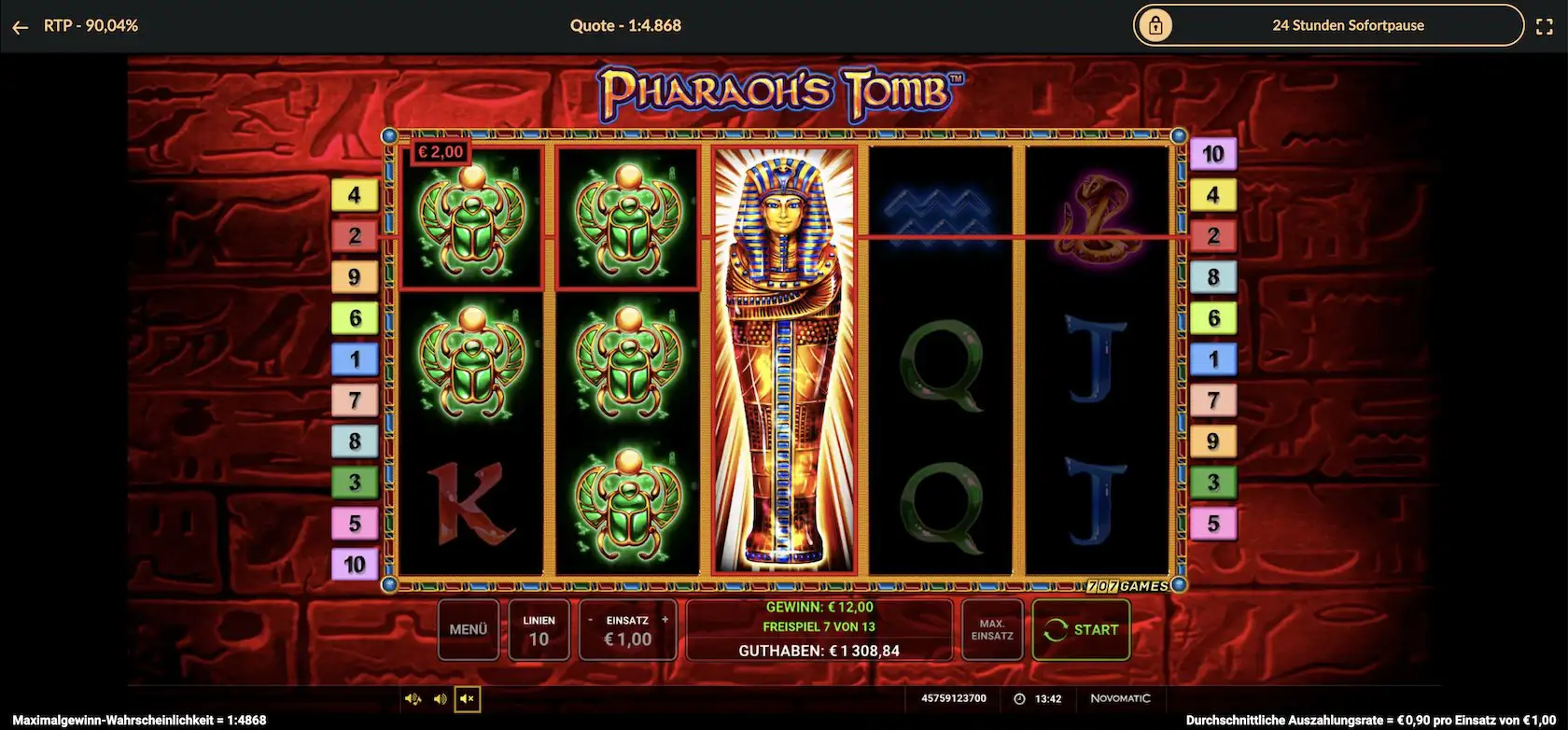Click the lock icon on the Sofortpause bar

[x=1156, y=25]
